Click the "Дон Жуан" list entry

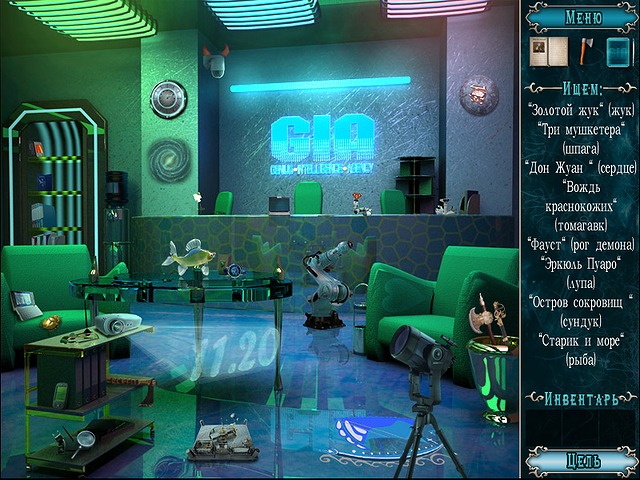[581, 167]
